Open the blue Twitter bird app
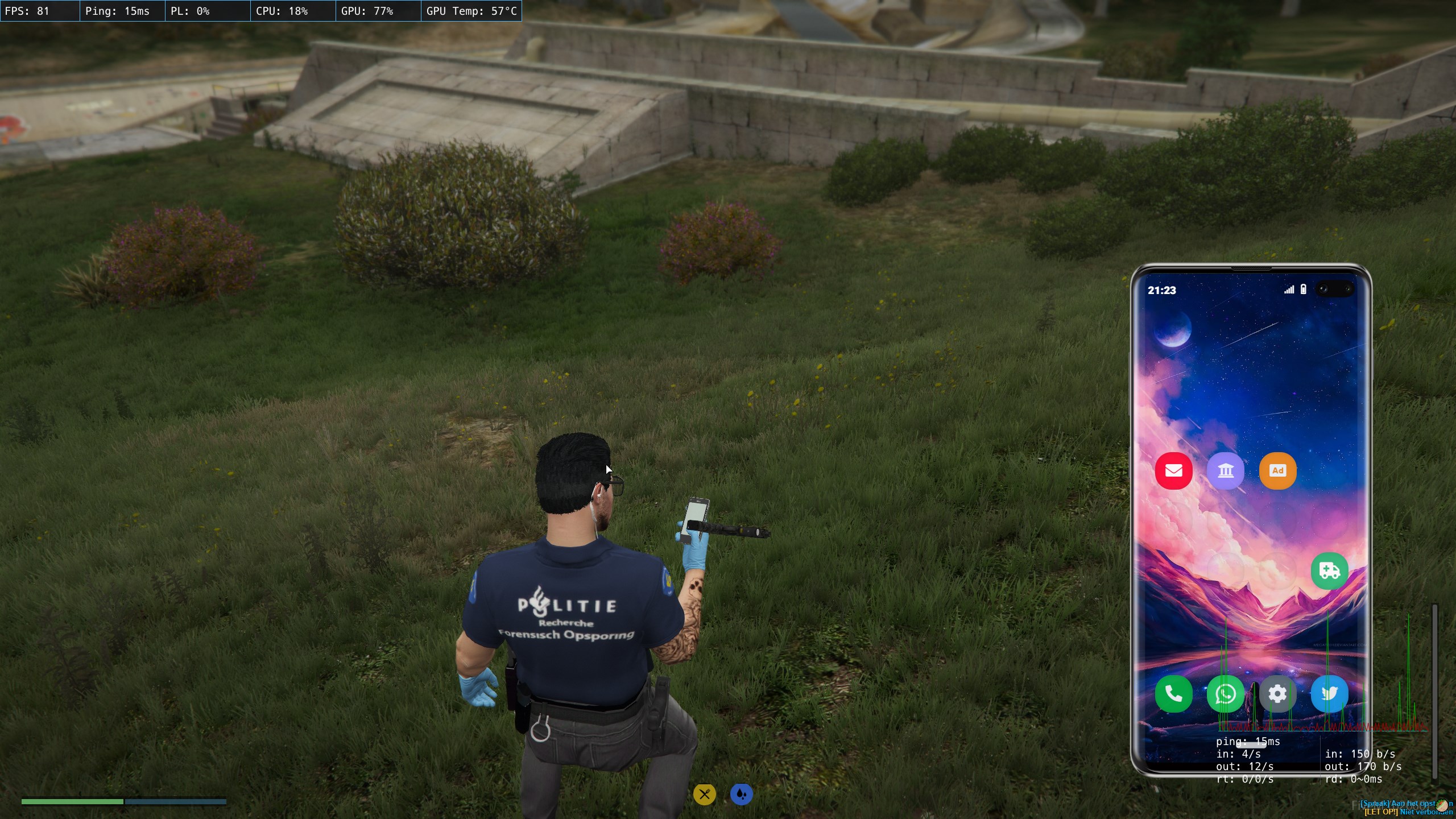 1329,694
